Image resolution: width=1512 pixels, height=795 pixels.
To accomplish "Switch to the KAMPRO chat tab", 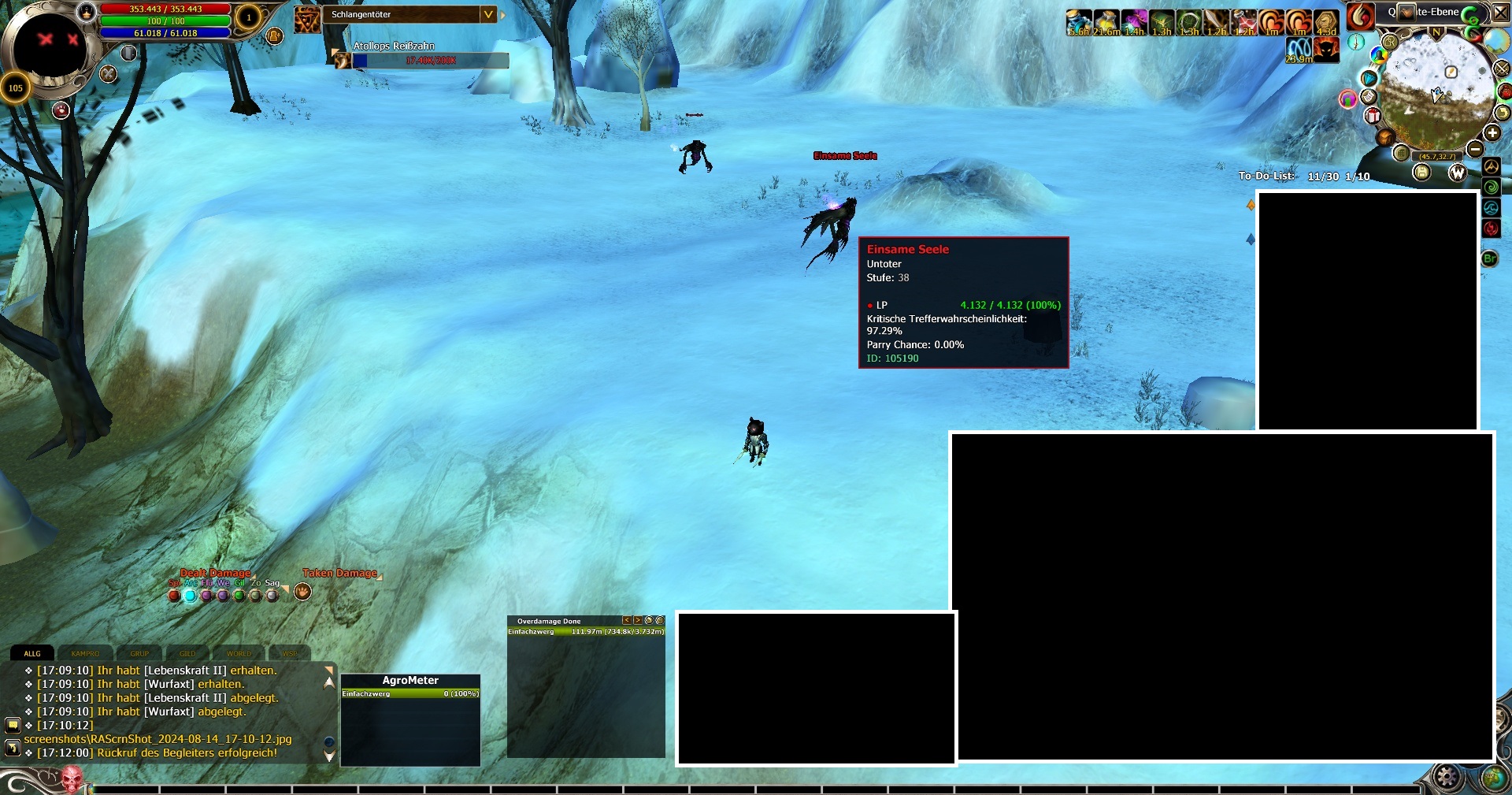I will tap(85, 653).
